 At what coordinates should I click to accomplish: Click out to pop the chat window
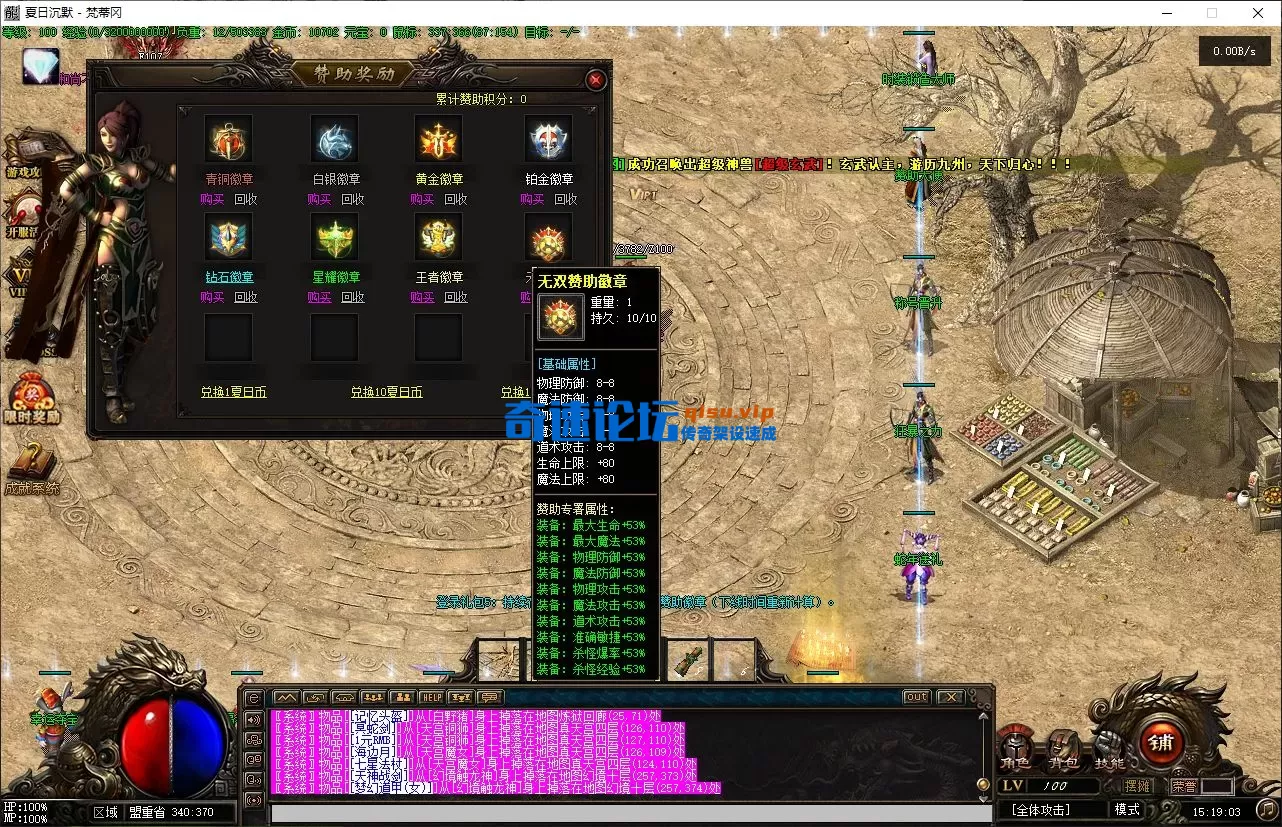tap(917, 697)
